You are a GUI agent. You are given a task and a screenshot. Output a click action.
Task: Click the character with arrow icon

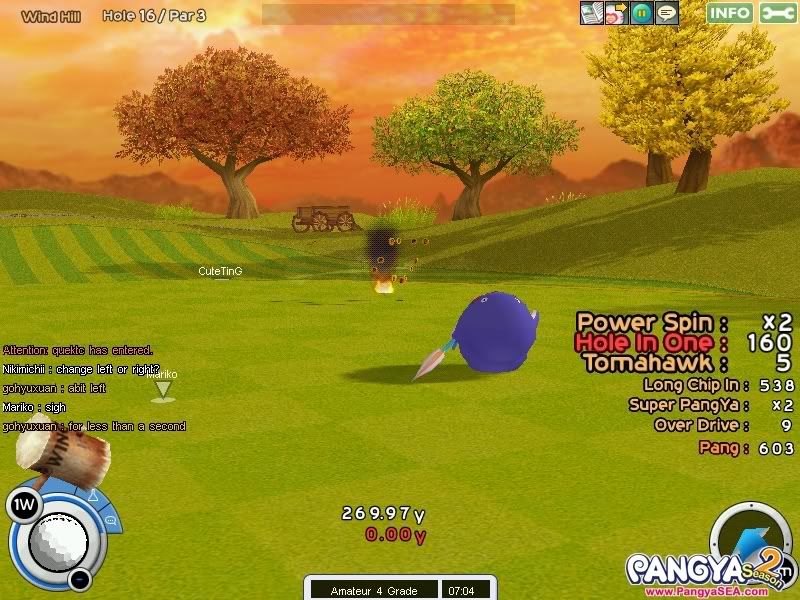(x=617, y=13)
